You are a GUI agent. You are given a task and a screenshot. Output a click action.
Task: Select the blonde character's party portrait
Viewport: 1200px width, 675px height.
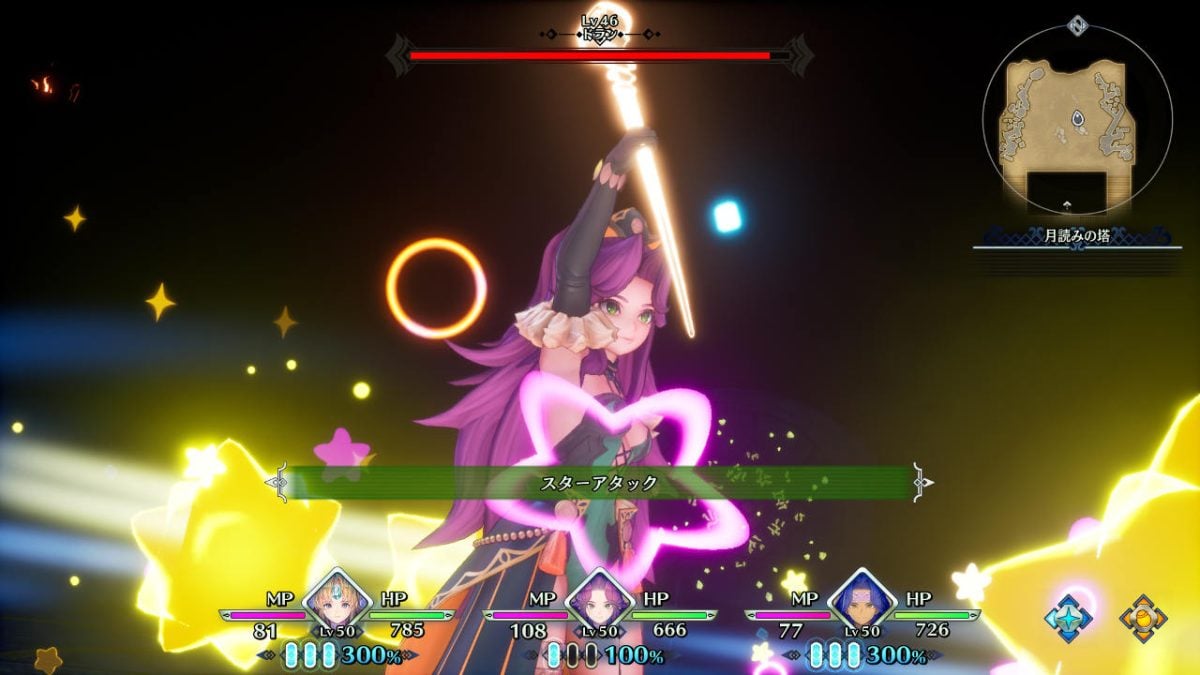click(337, 603)
